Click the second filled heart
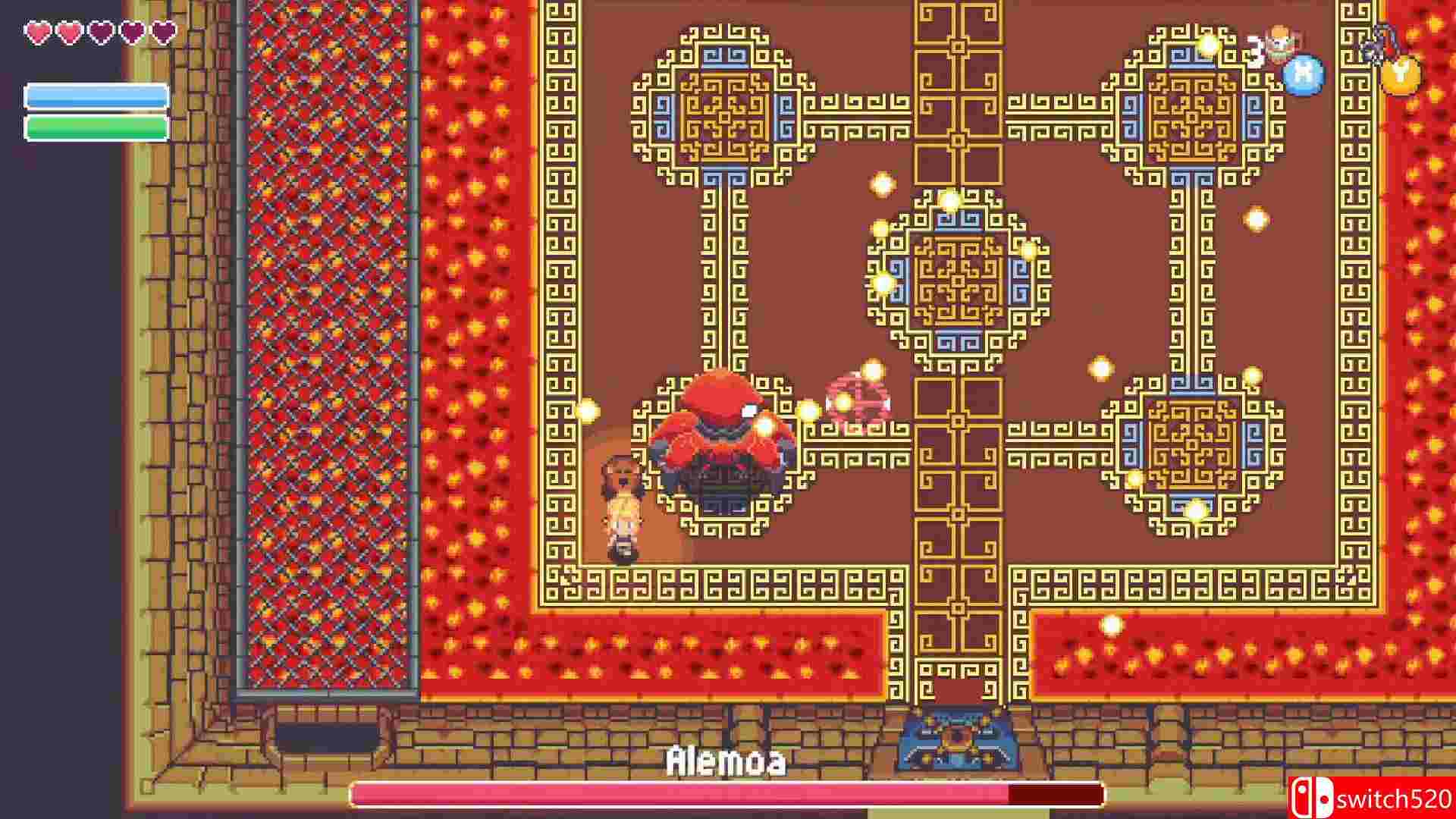Image resolution: width=1456 pixels, height=819 pixels. point(69,32)
